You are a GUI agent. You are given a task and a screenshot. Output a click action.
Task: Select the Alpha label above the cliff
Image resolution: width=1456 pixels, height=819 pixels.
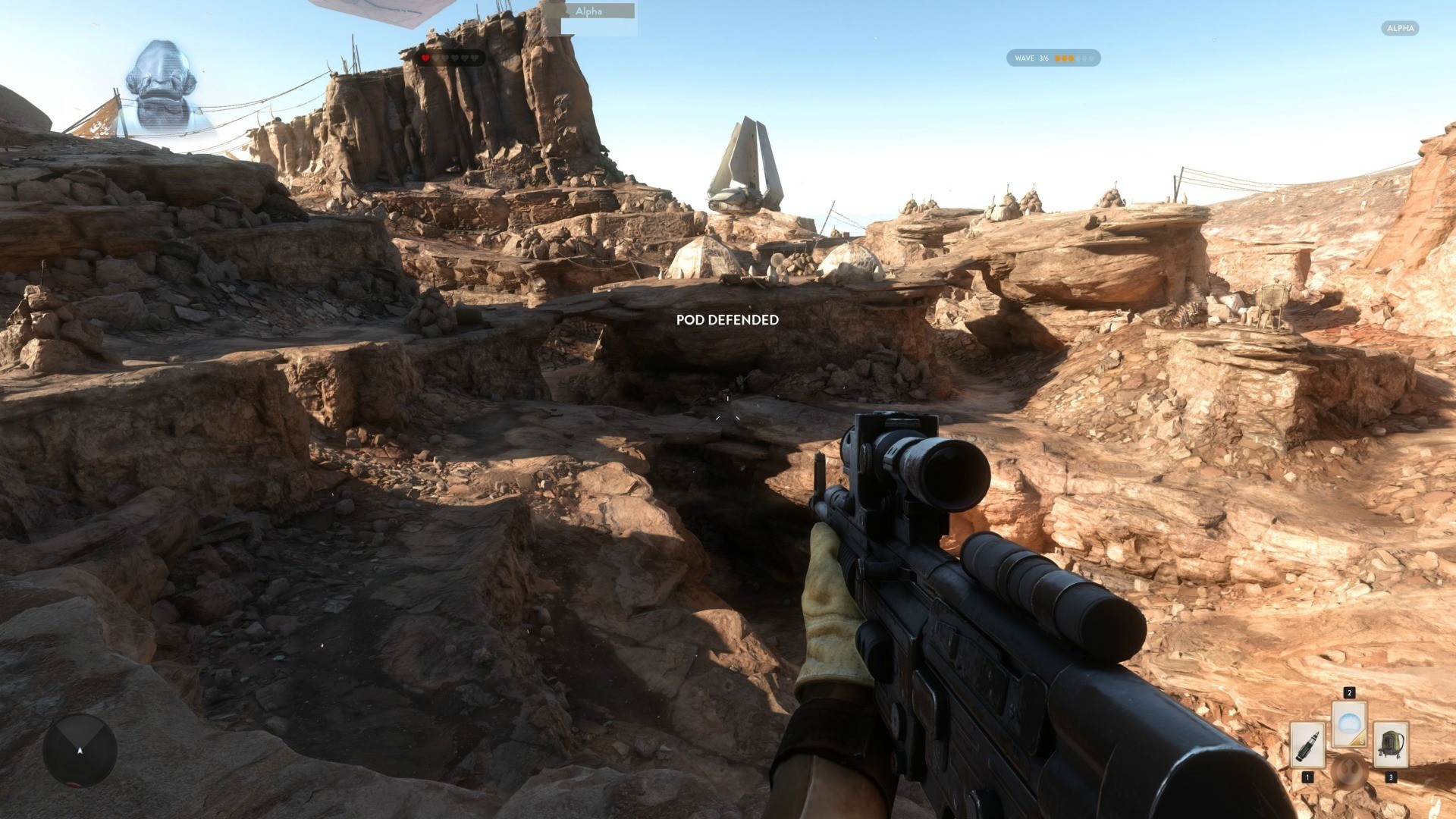[x=588, y=11]
